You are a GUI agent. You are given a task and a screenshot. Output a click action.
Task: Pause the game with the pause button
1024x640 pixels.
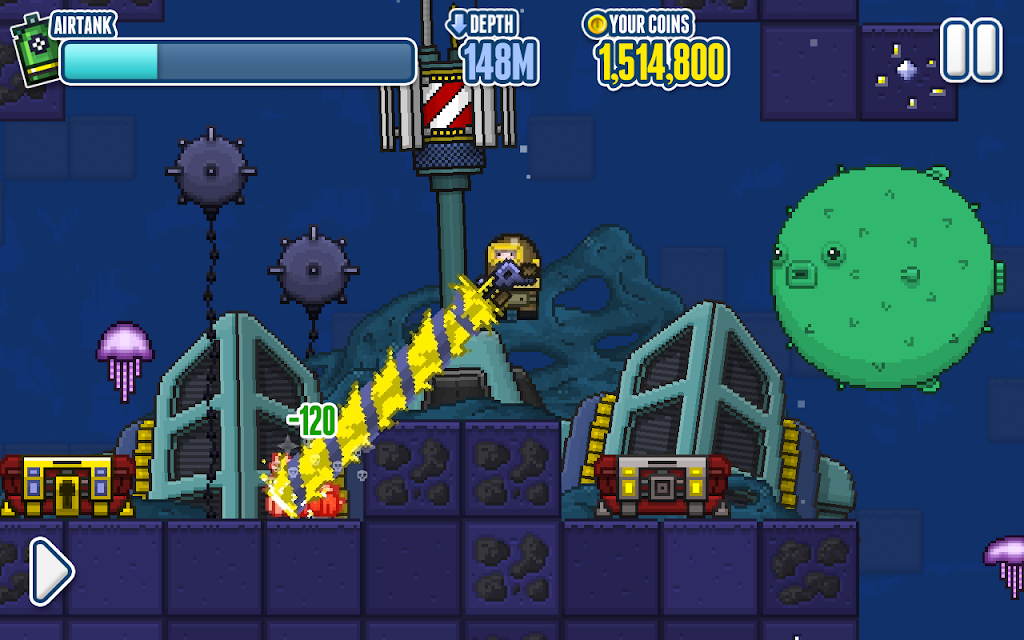tap(970, 50)
